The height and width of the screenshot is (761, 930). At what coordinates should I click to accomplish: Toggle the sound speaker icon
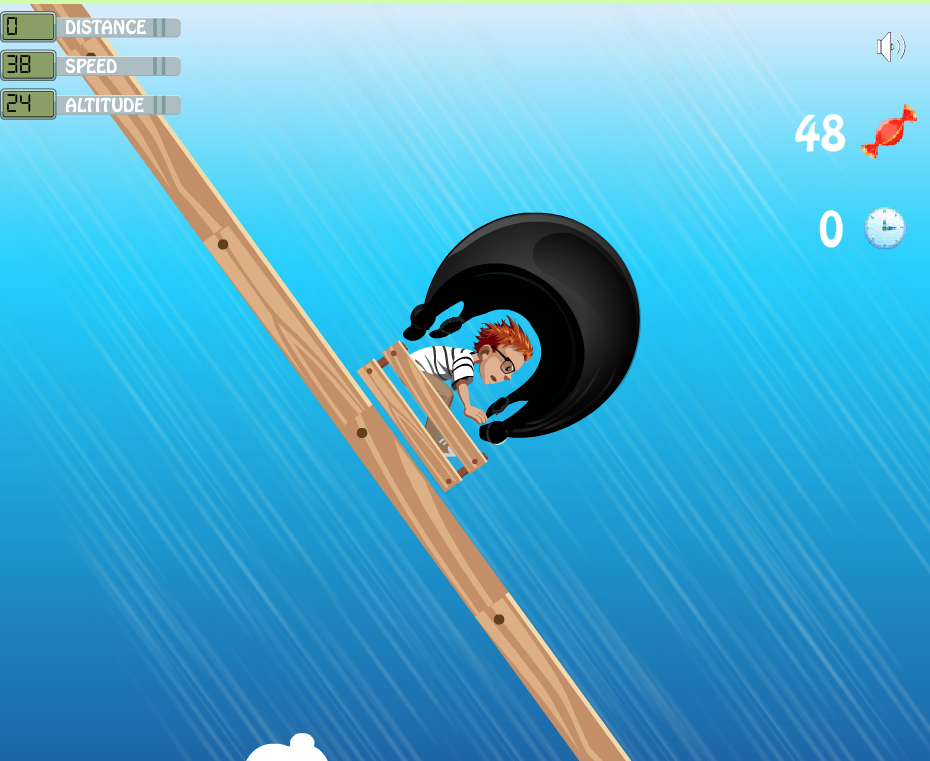[889, 47]
